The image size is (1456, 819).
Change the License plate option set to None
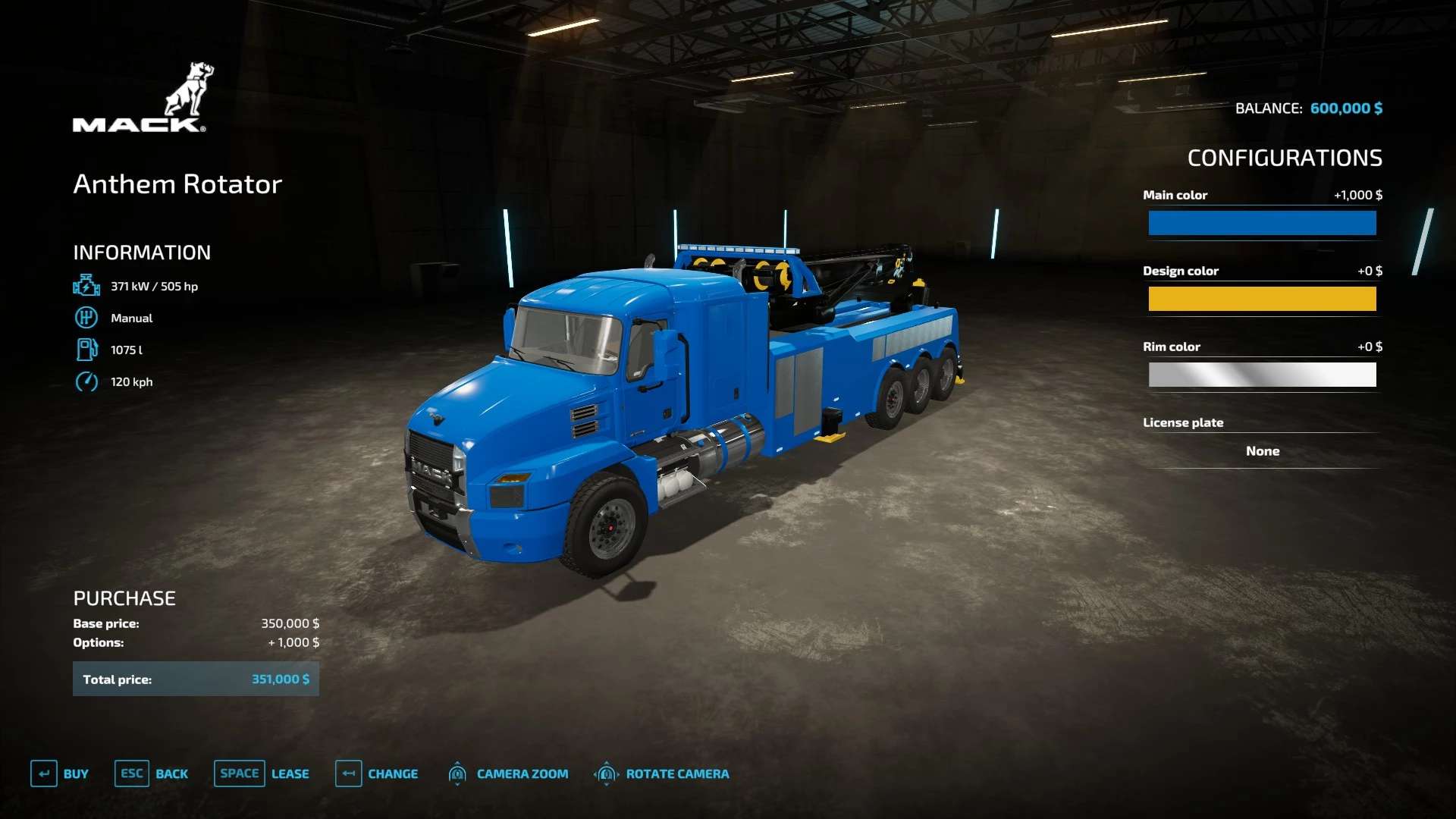[1262, 451]
